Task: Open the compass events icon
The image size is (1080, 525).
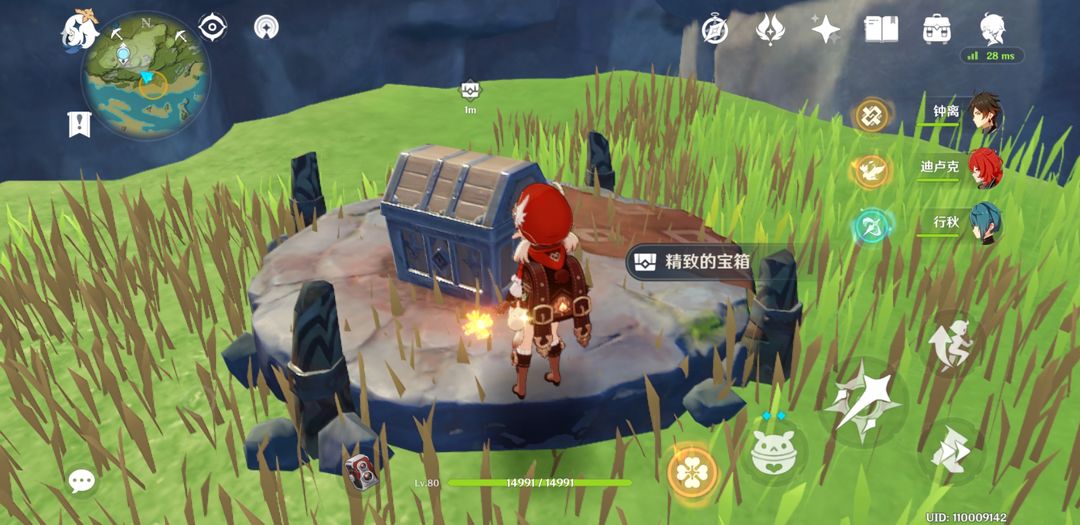Action: click(714, 29)
